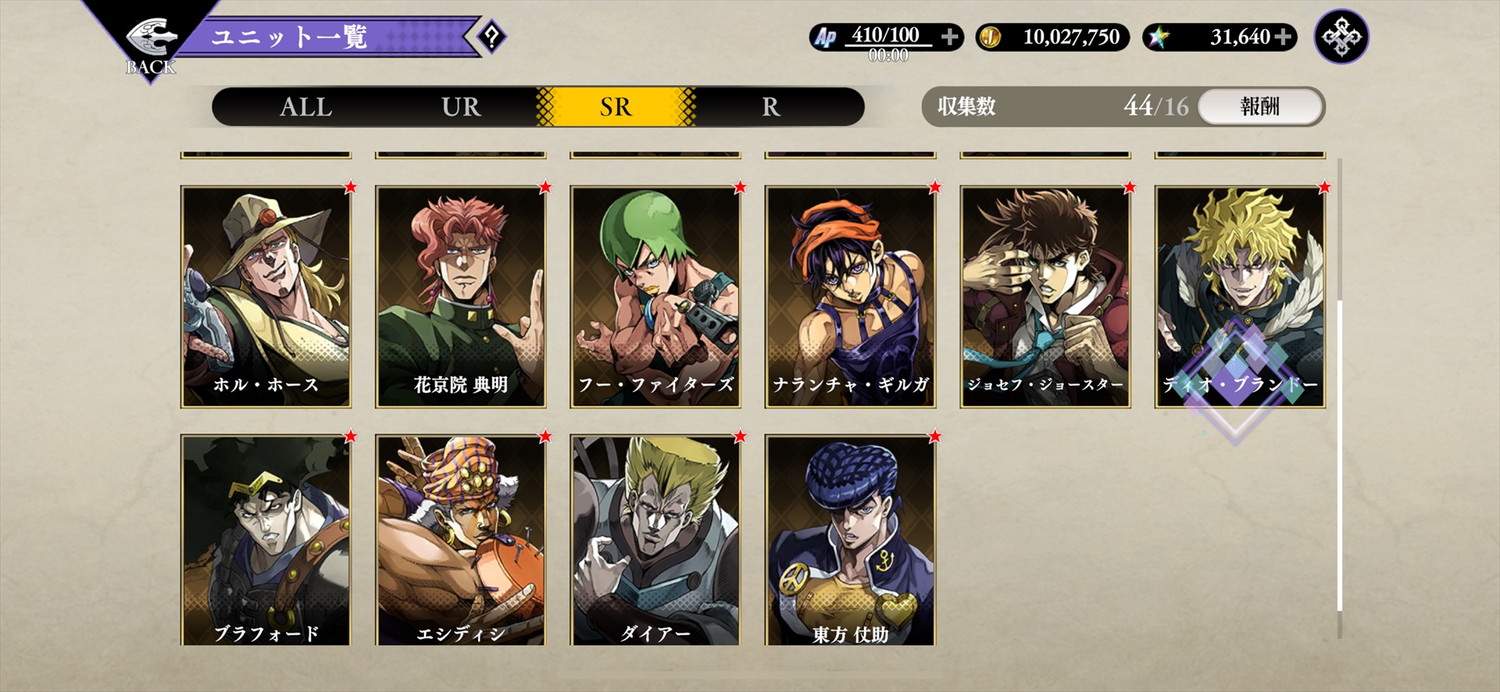Open the ornate emblem menu icon
Screen dimensions: 1500x692
click(1341, 37)
